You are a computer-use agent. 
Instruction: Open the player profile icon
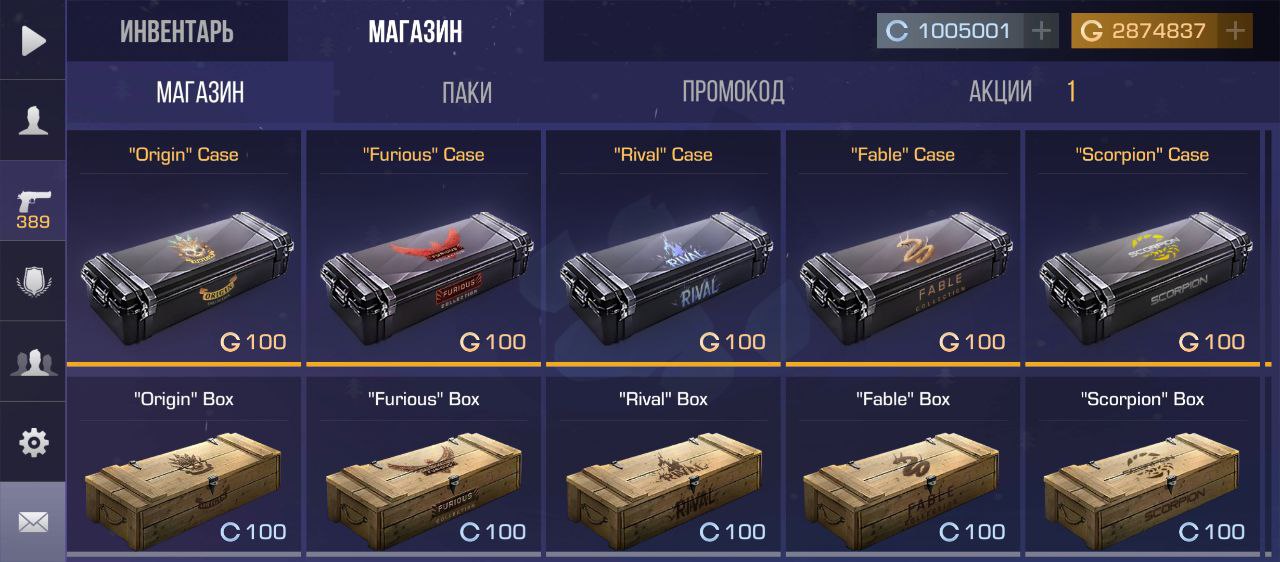point(33,120)
